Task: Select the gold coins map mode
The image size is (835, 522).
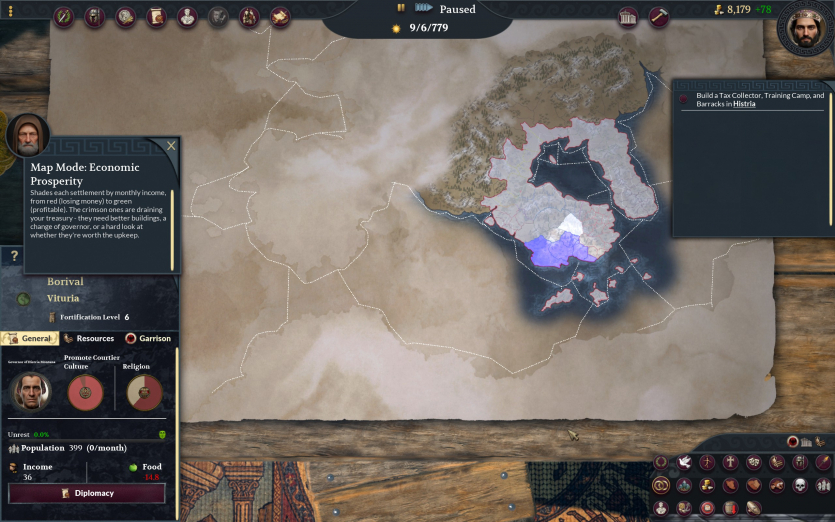Action: click(708, 485)
